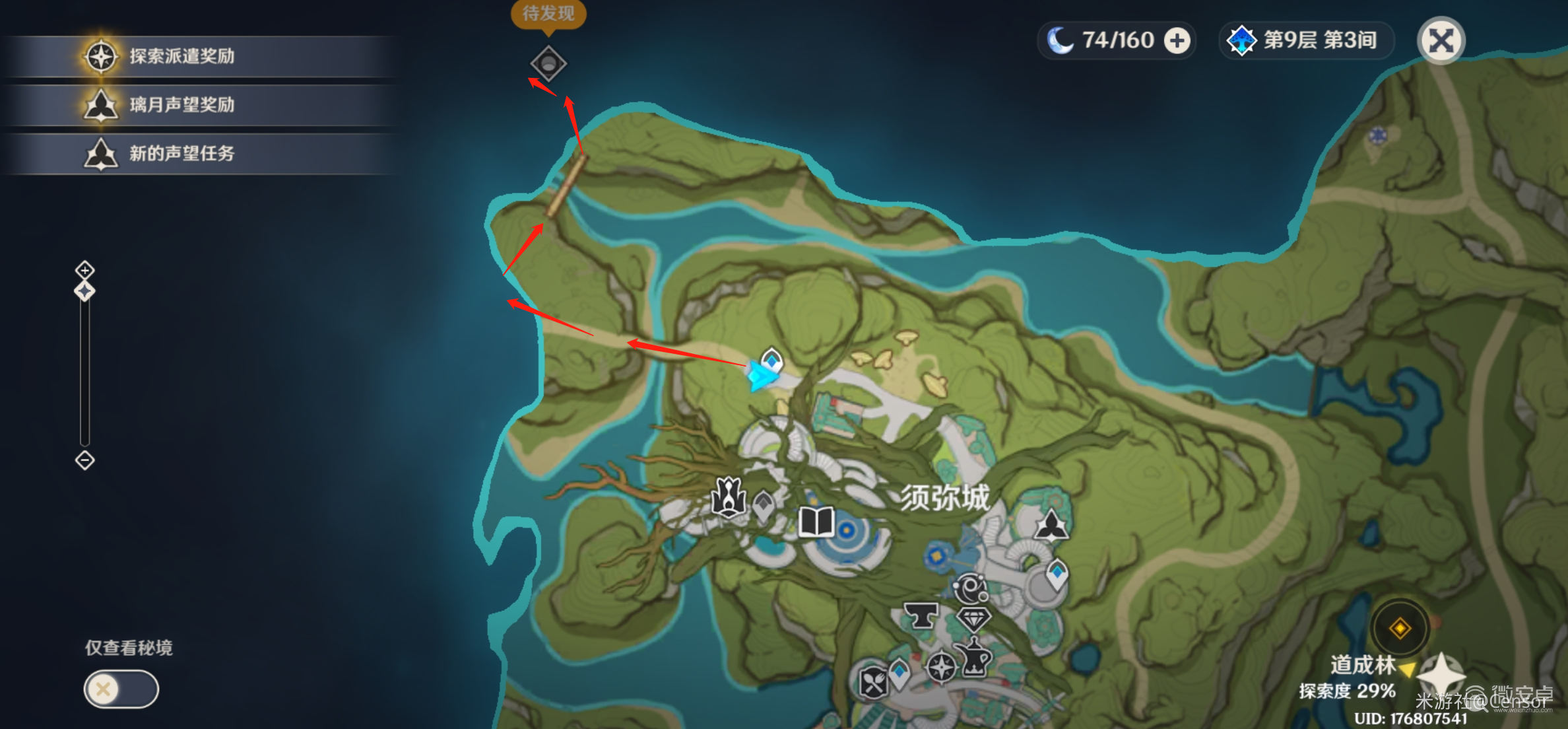Zoom out the map with the minus icon

[x=84, y=460]
